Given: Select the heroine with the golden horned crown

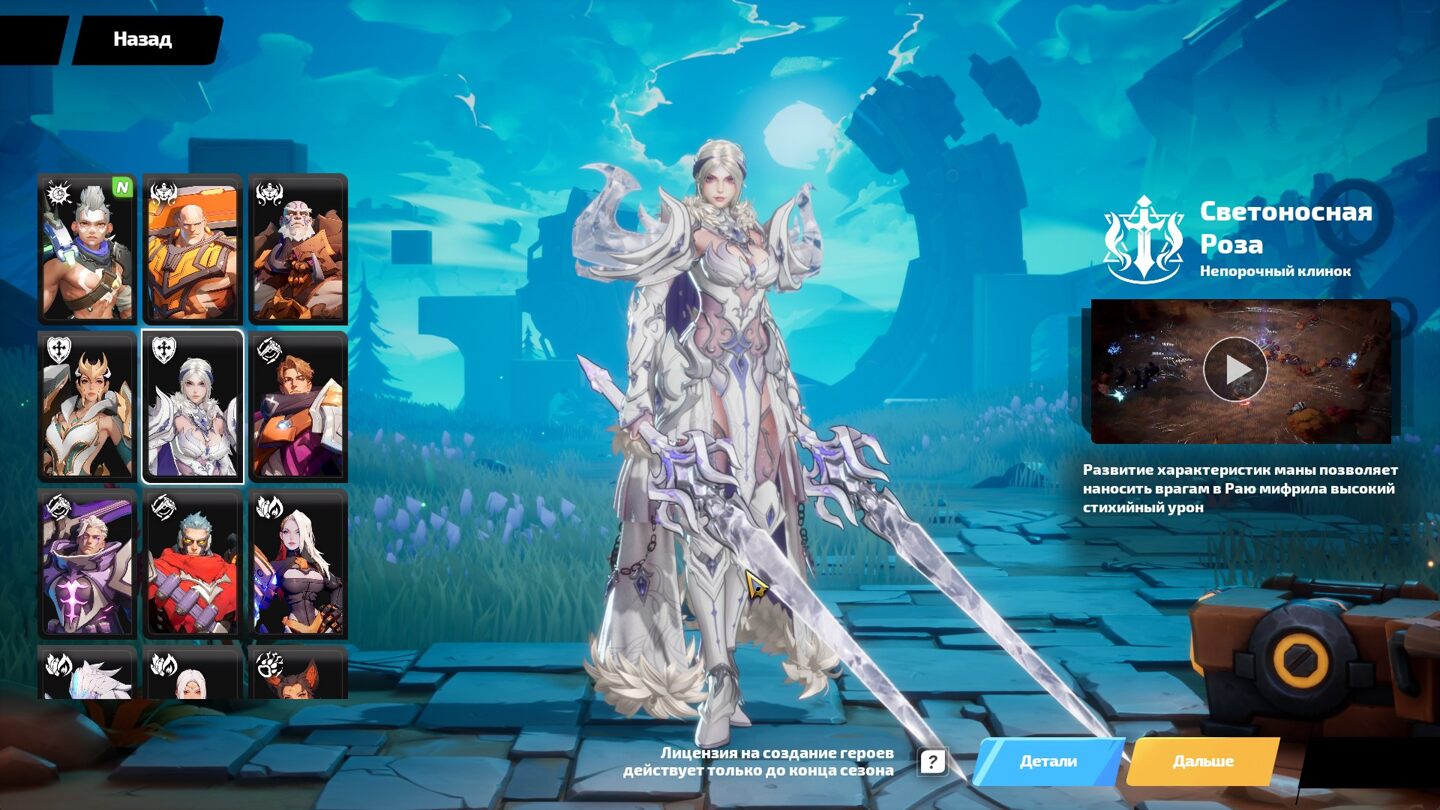Looking at the screenshot, I should coord(87,406).
